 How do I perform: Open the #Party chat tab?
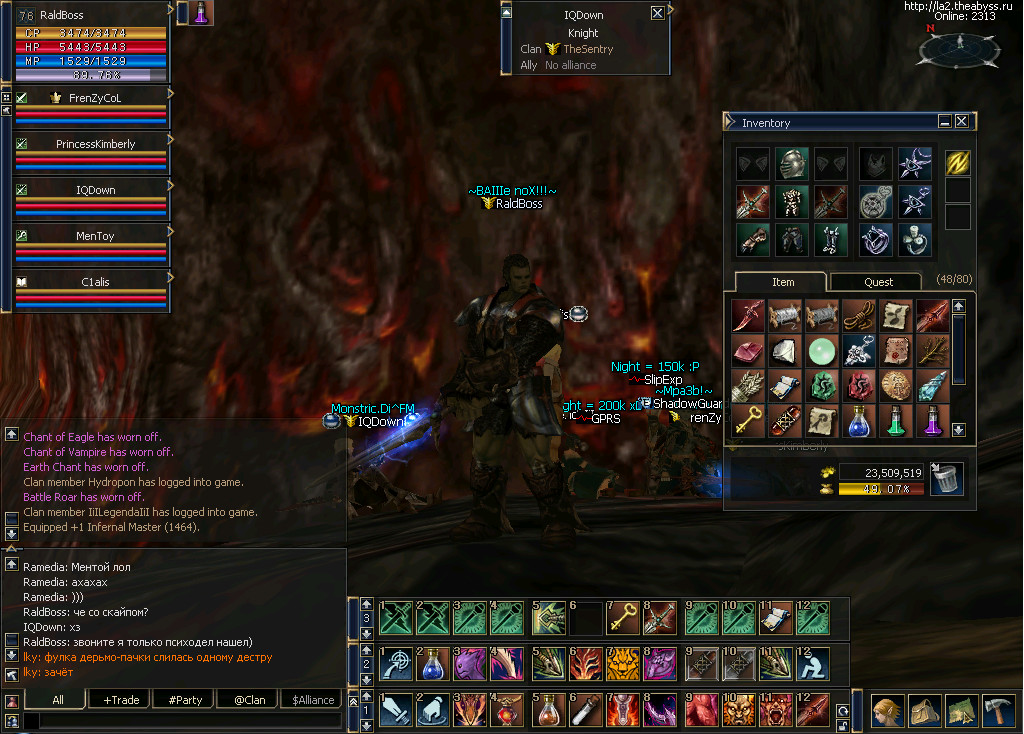point(187,700)
